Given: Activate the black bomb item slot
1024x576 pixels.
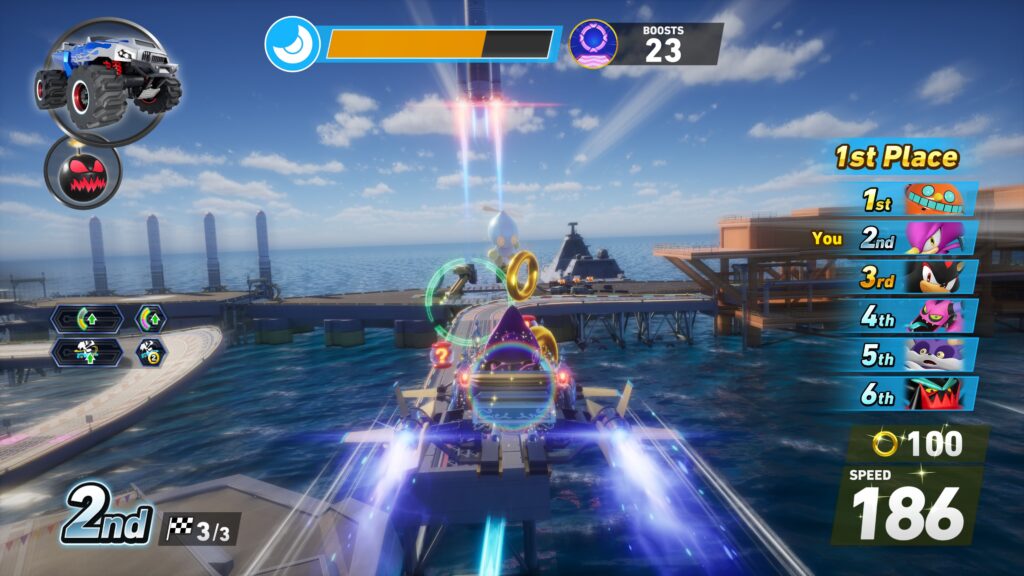Looking at the screenshot, I should click(82, 171).
